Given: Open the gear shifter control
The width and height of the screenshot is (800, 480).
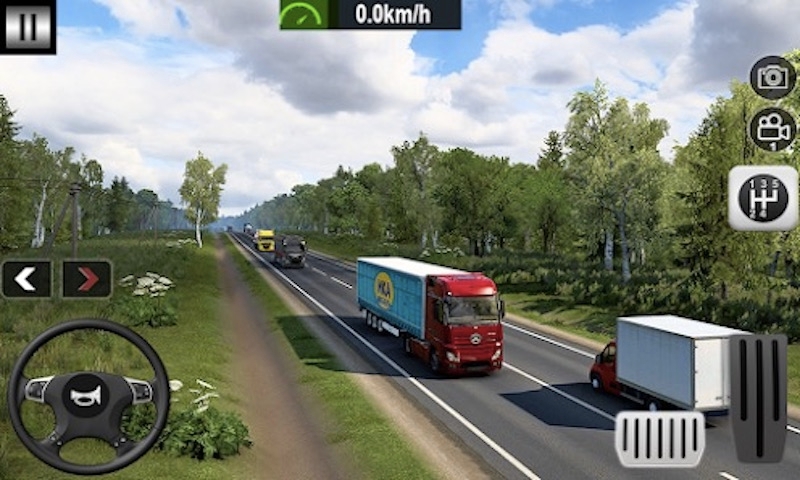Looking at the screenshot, I should (x=763, y=198).
